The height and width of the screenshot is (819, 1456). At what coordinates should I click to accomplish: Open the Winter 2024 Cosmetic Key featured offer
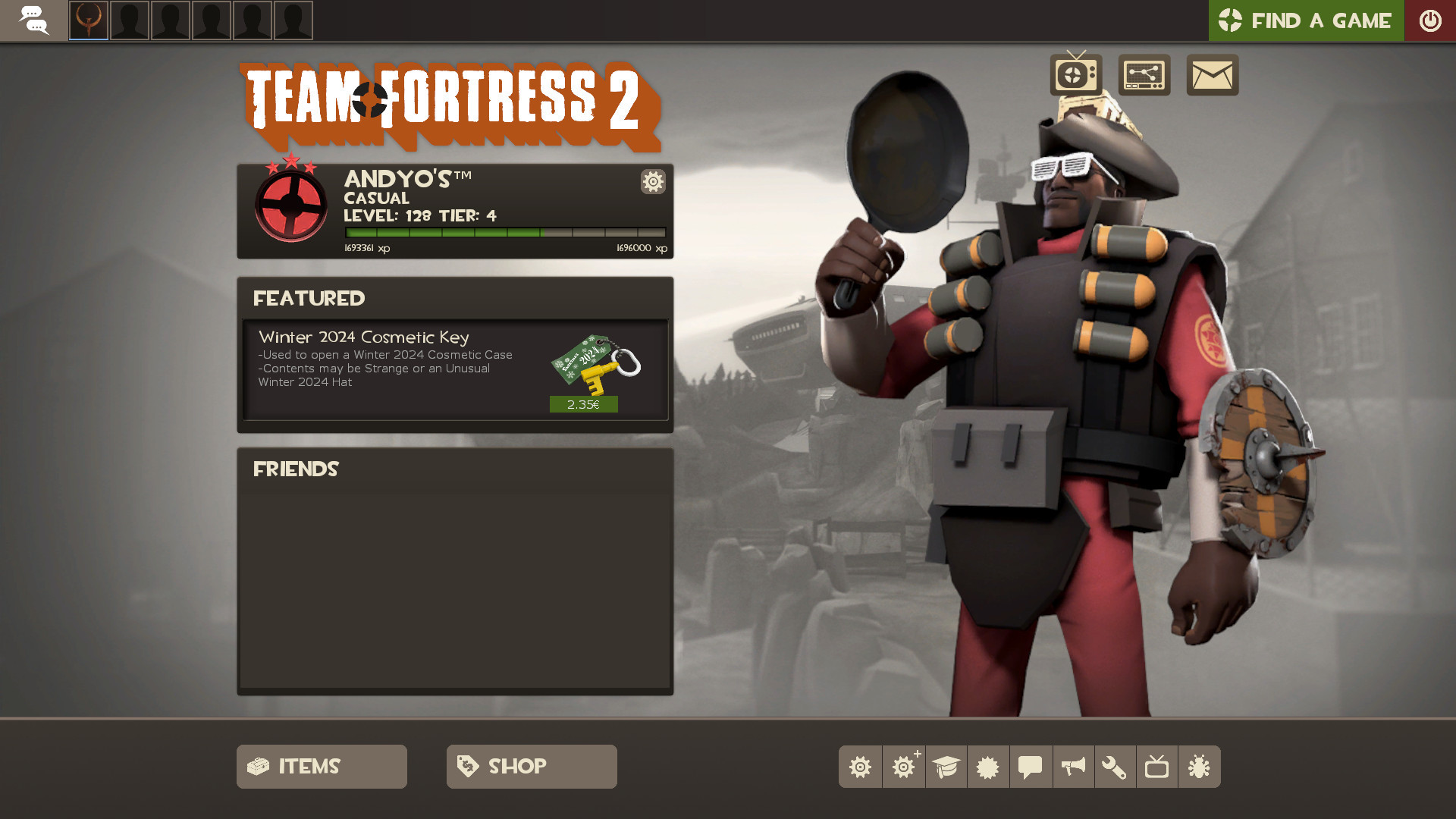455,369
